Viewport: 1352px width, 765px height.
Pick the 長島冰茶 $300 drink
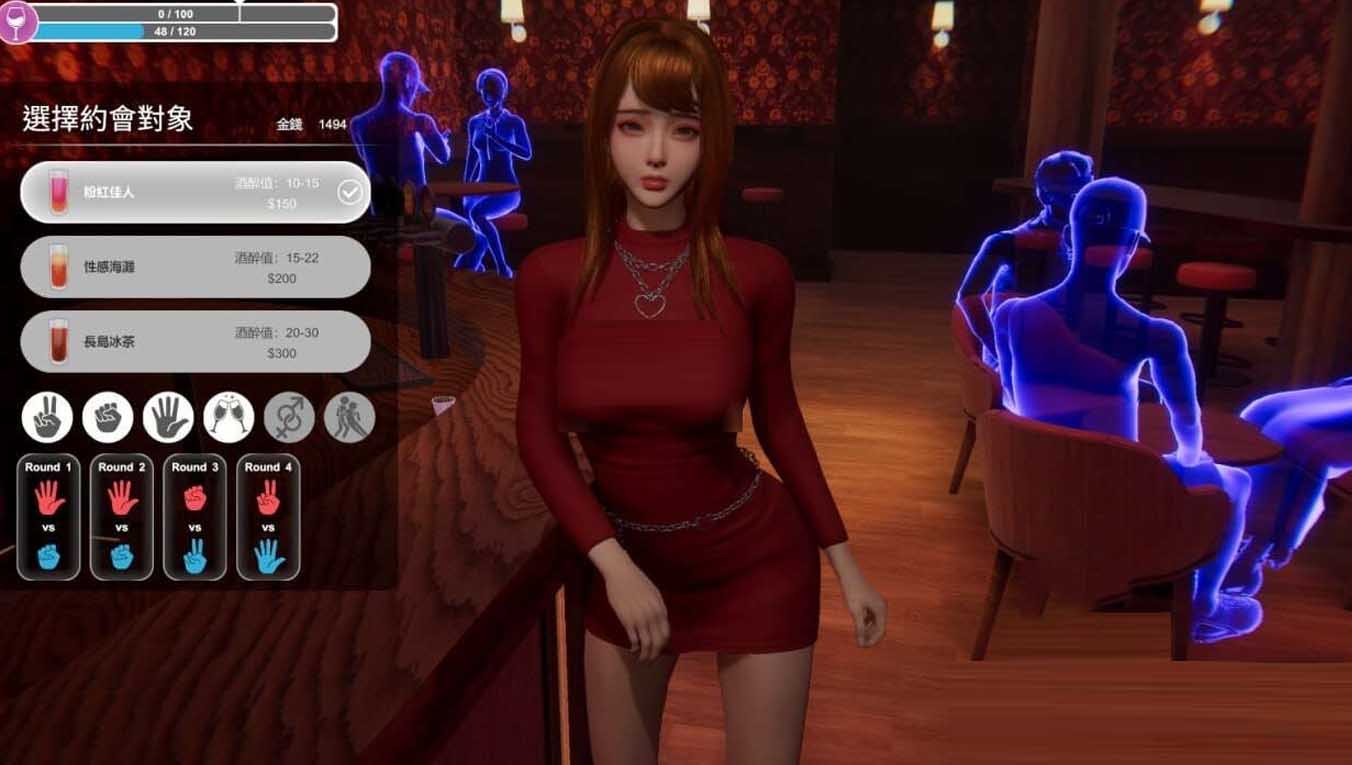pyautogui.click(x=195, y=341)
